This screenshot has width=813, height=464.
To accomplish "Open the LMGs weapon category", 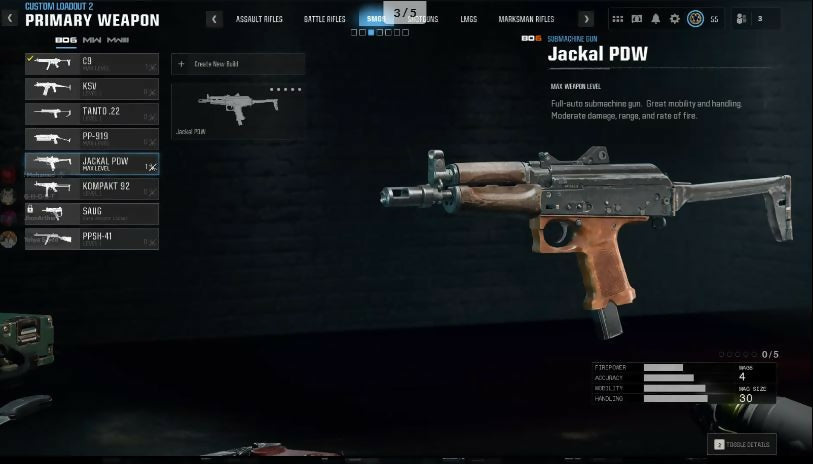I will [468, 19].
